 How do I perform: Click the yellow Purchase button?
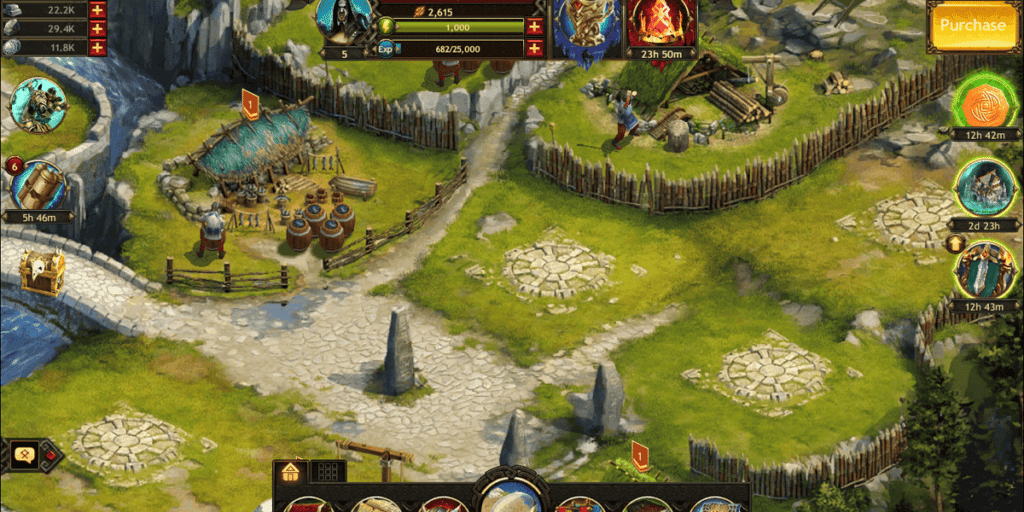(972, 26)
